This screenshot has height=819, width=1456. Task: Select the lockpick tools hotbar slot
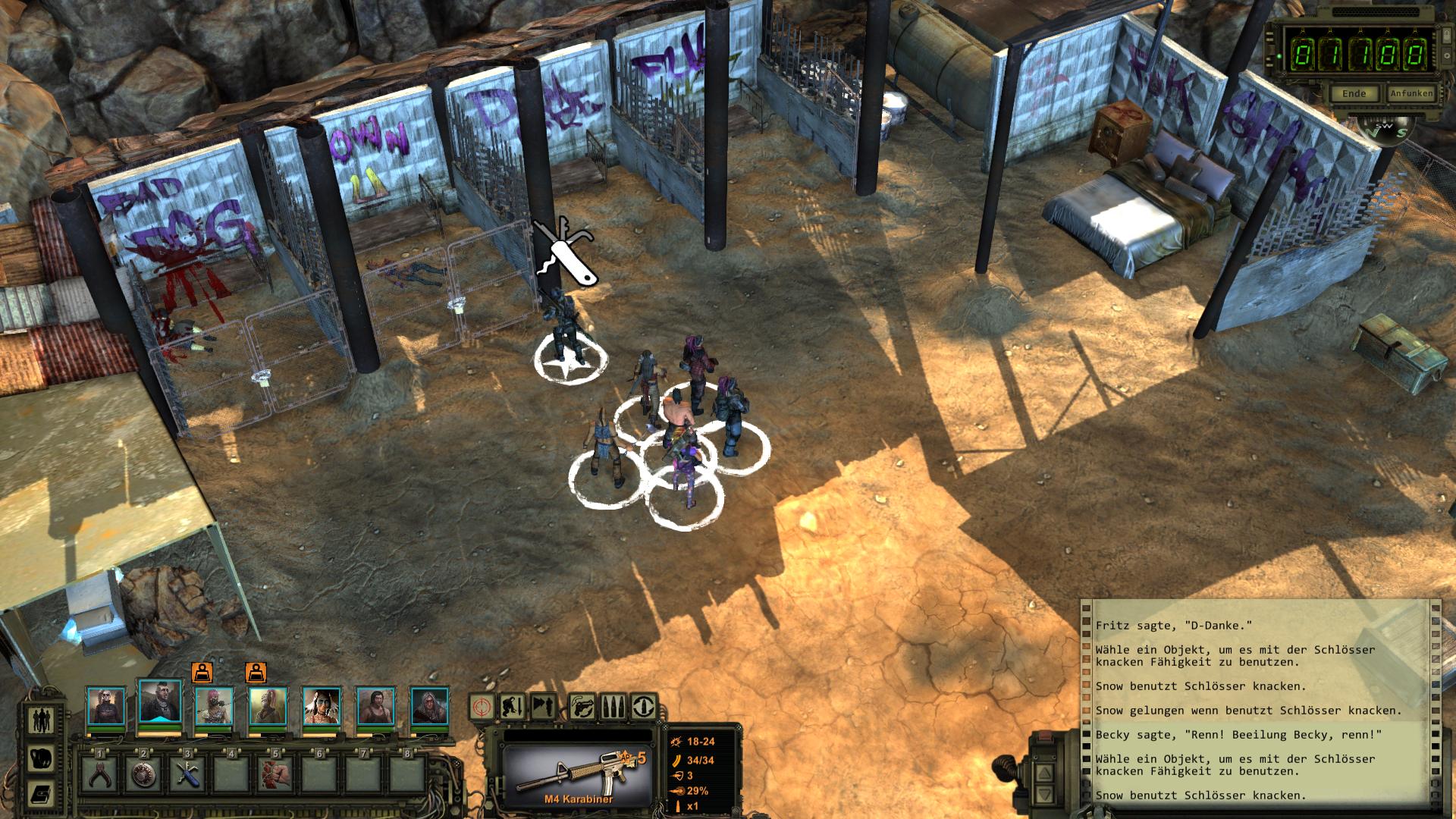[x=188, y=774]
